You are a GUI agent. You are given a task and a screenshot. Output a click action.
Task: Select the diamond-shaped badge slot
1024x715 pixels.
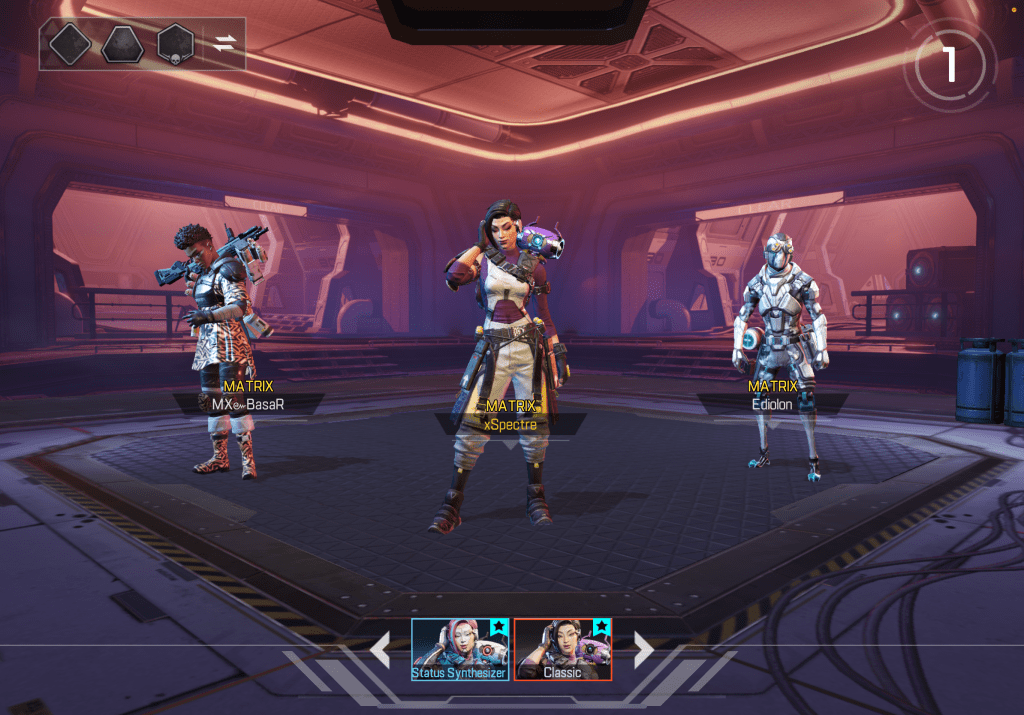pyautogui.click(x=70, y=45)
